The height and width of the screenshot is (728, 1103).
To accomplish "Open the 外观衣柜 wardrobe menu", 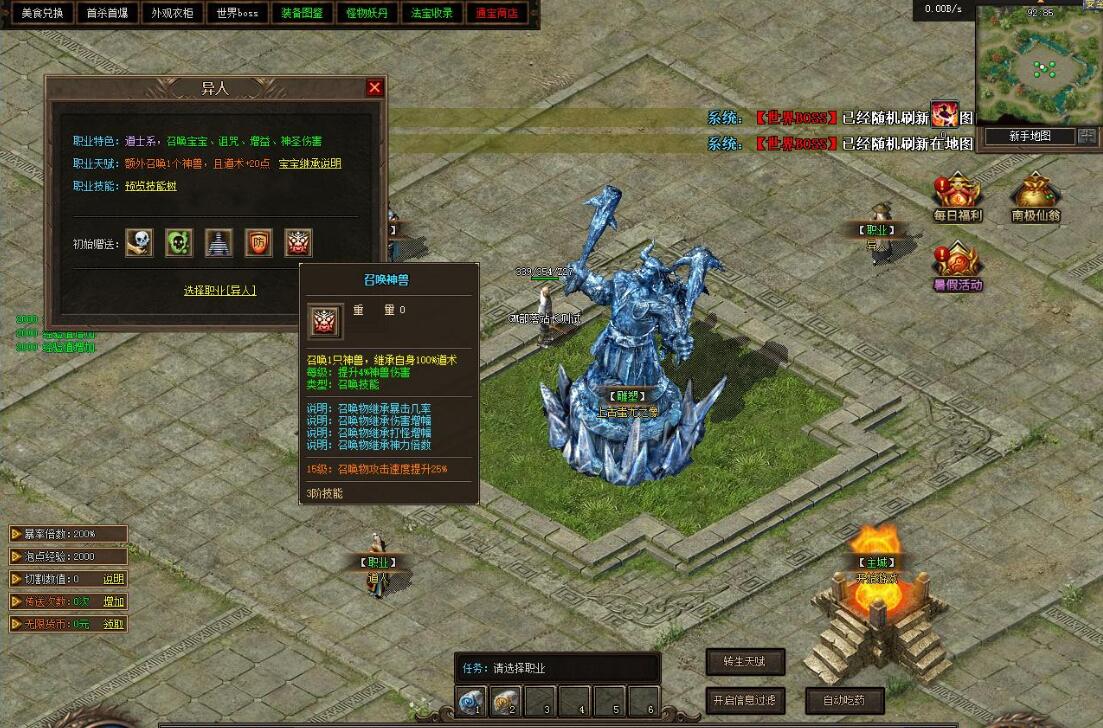I will click(171, 14).
